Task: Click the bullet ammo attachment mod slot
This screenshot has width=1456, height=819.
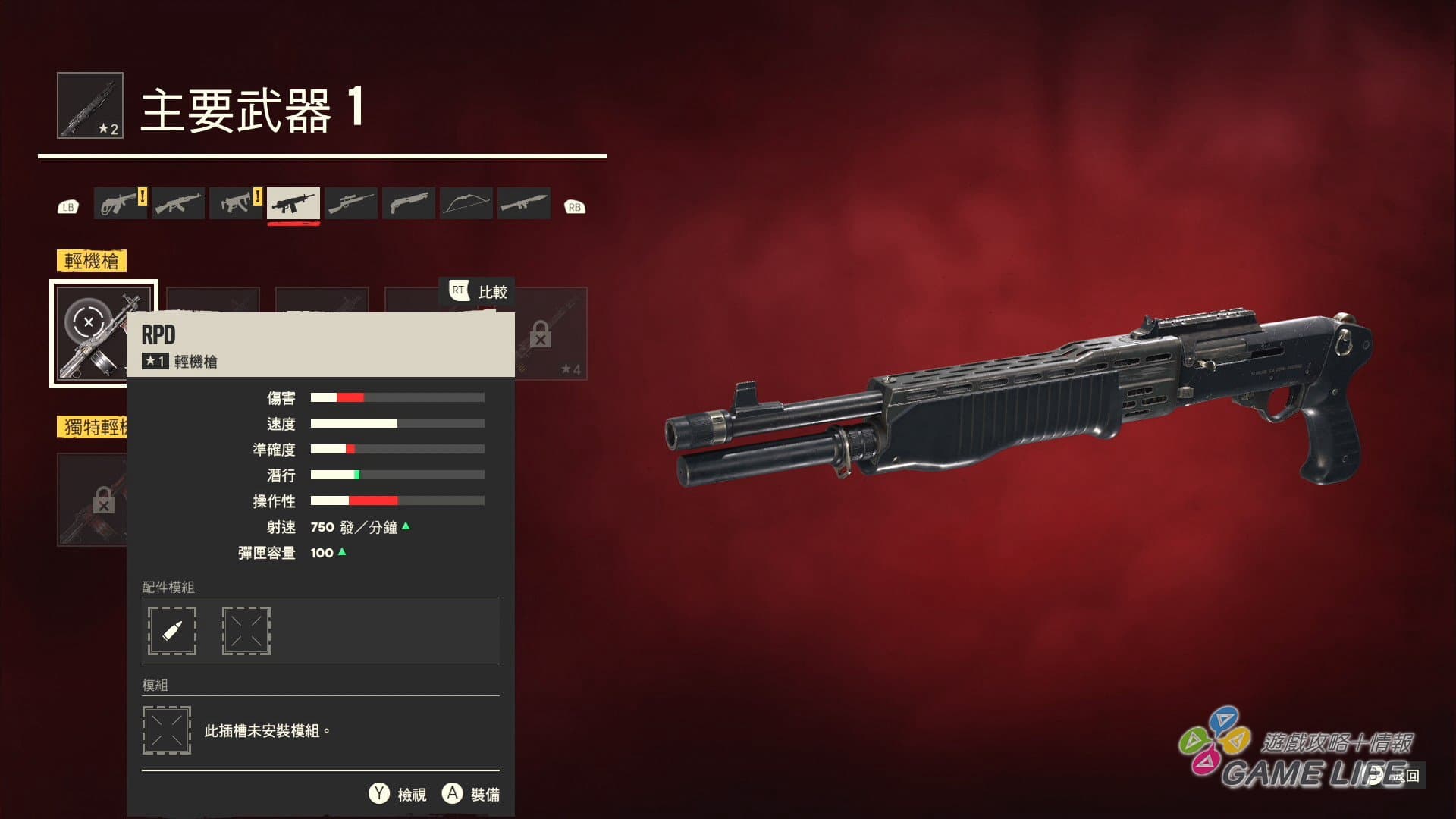Action: (172, 631)
